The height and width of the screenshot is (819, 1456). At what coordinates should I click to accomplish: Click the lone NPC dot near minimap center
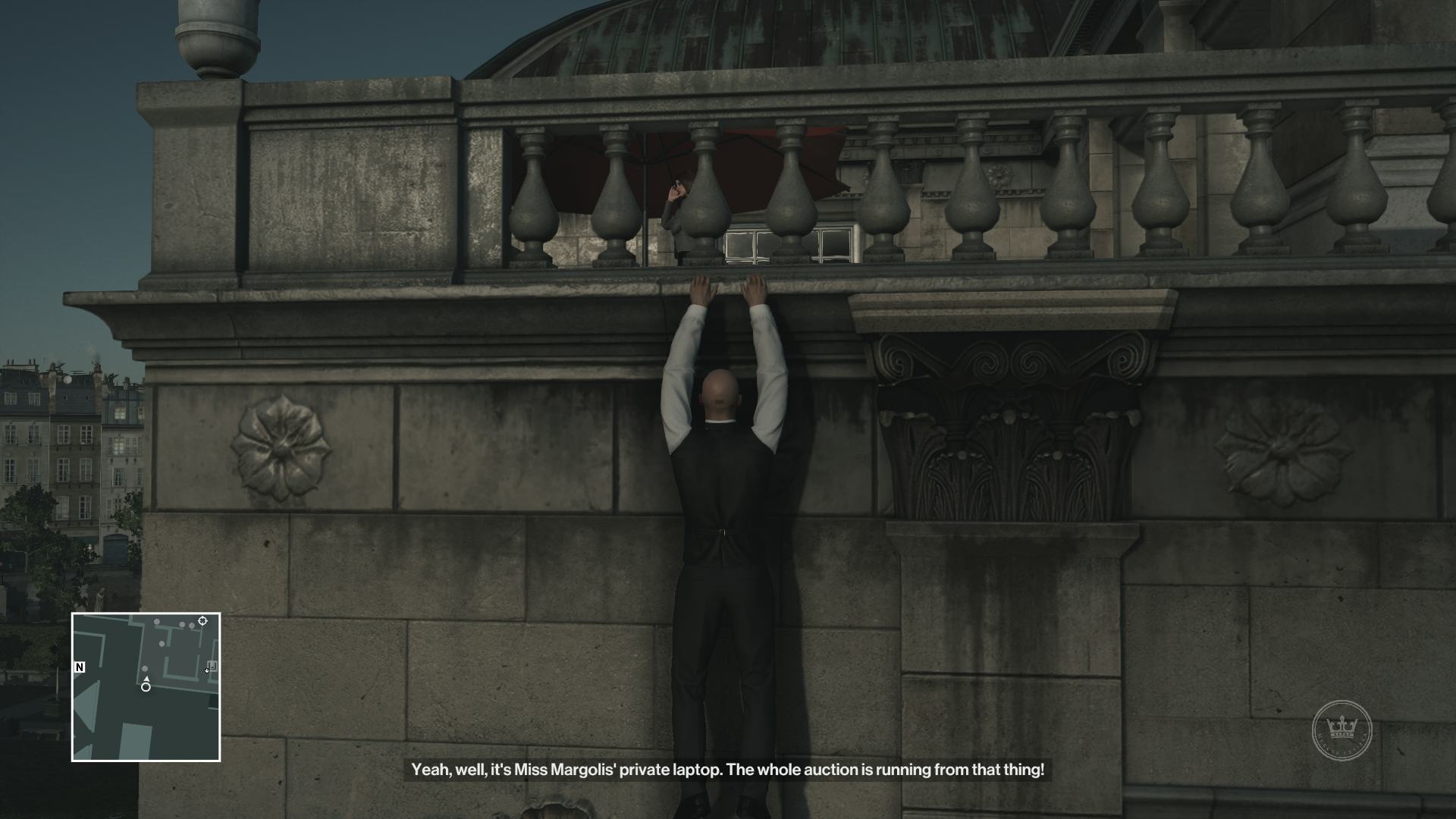point(162,644)
